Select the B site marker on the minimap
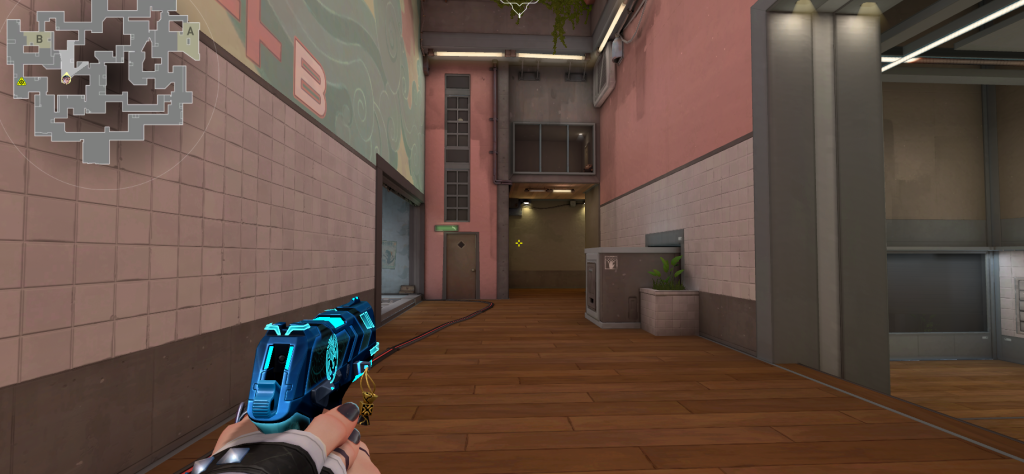 coord(39,39)
